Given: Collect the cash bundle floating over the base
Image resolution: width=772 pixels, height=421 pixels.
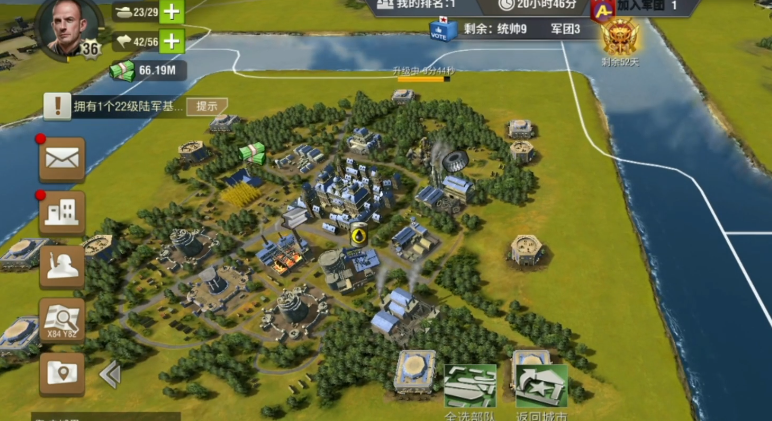Looking at the screenshot, I should pyautogui.click(x=253, y=153).
